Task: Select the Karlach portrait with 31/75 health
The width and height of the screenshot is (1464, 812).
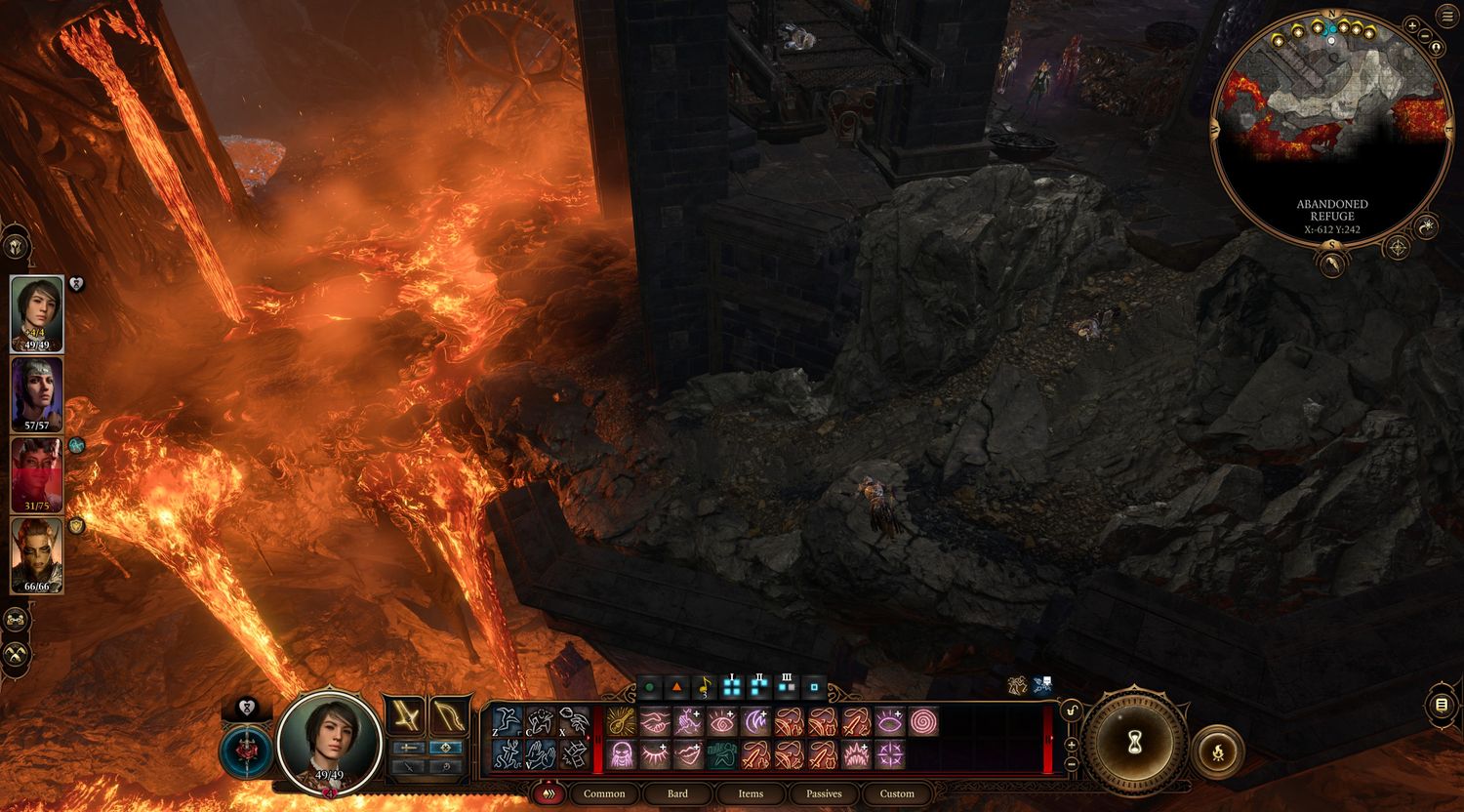Action: point(37,474)
